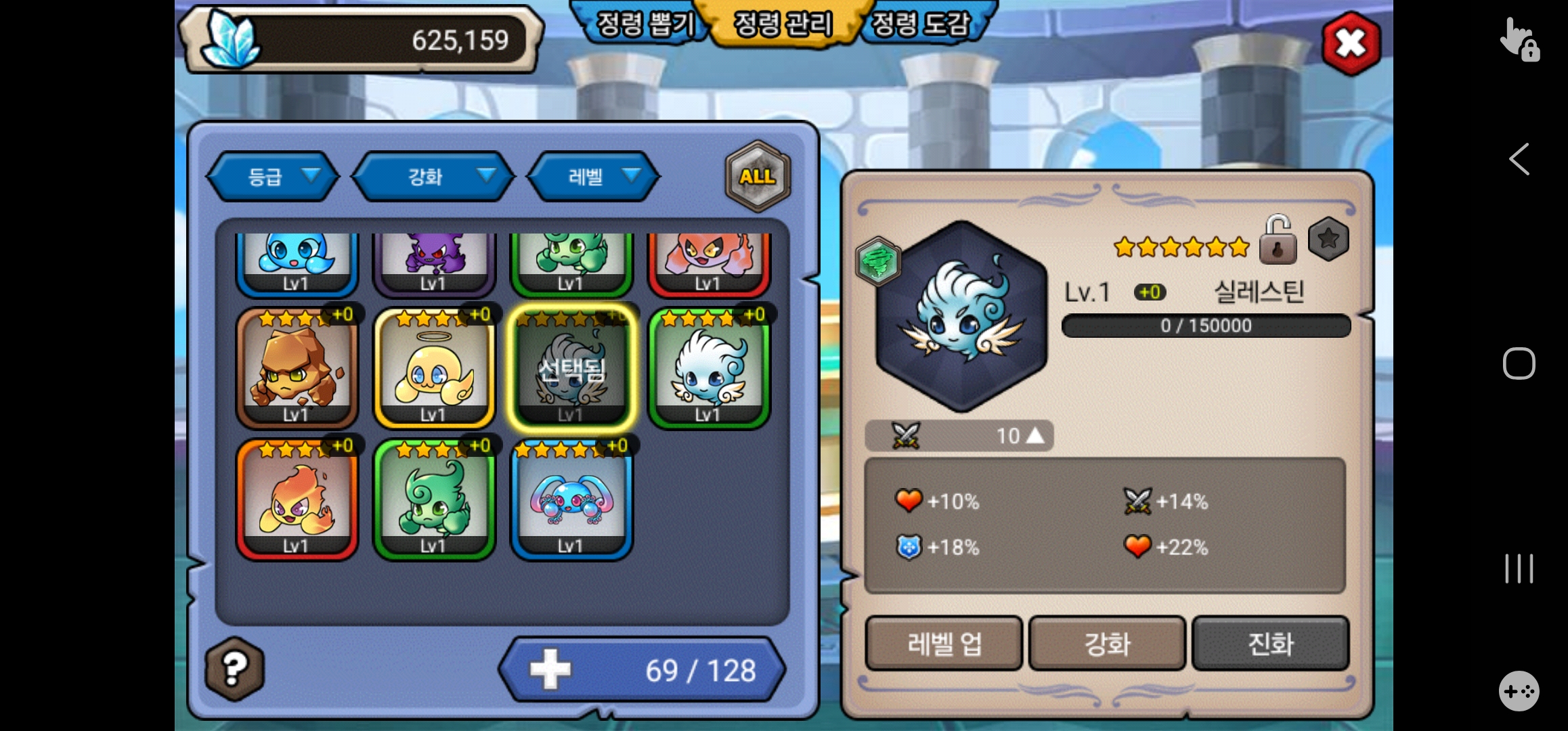Open the question mark help button
The image size is (1568, 731).
point(234,669)
